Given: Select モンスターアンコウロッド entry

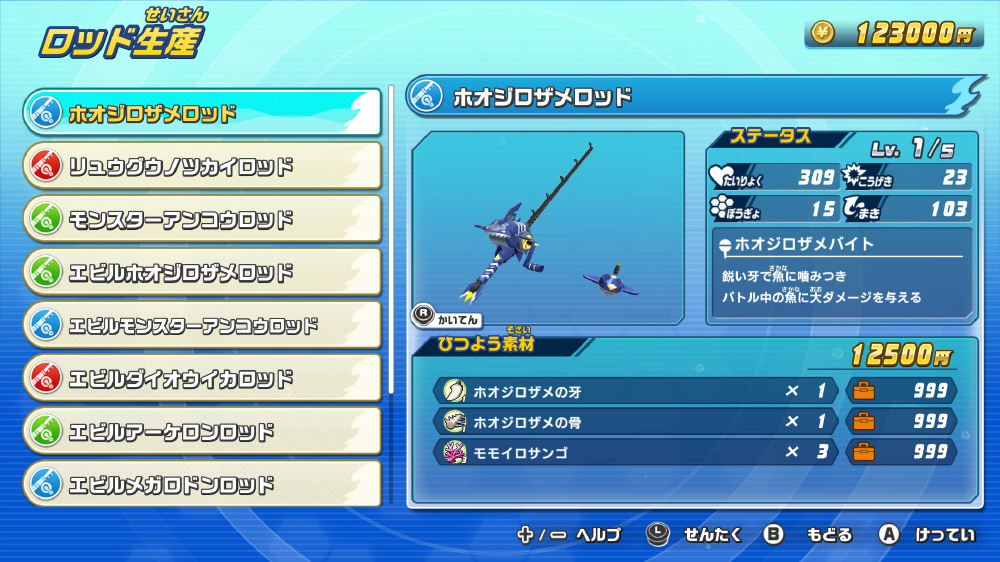Looking at the screenshot, I should (202, 219).
